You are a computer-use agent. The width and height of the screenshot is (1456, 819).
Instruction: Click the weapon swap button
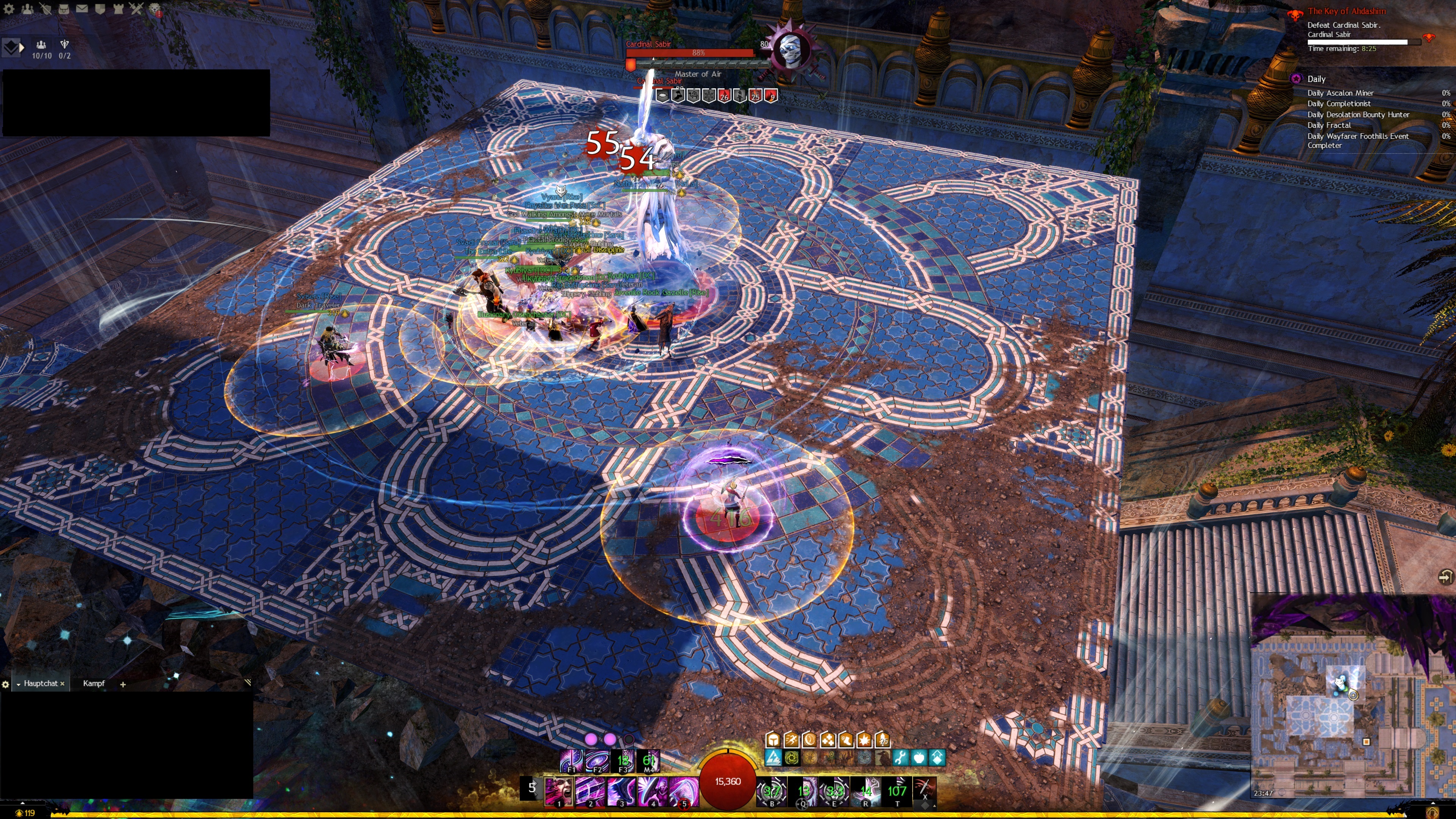click(531, 789)
